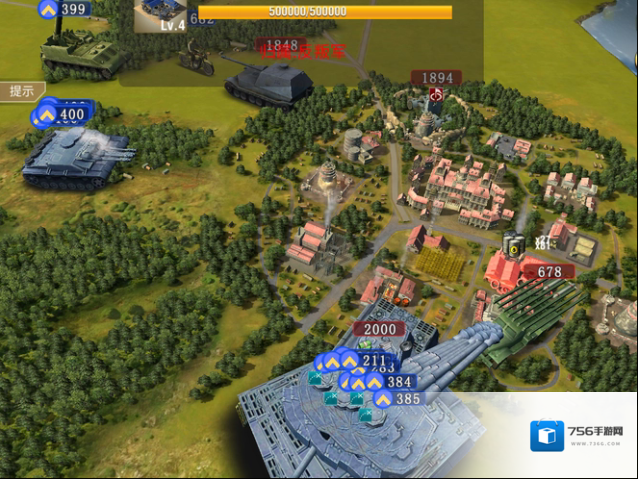
Task: Select the enemy marker labeled 1848
Action: (281, 46)
